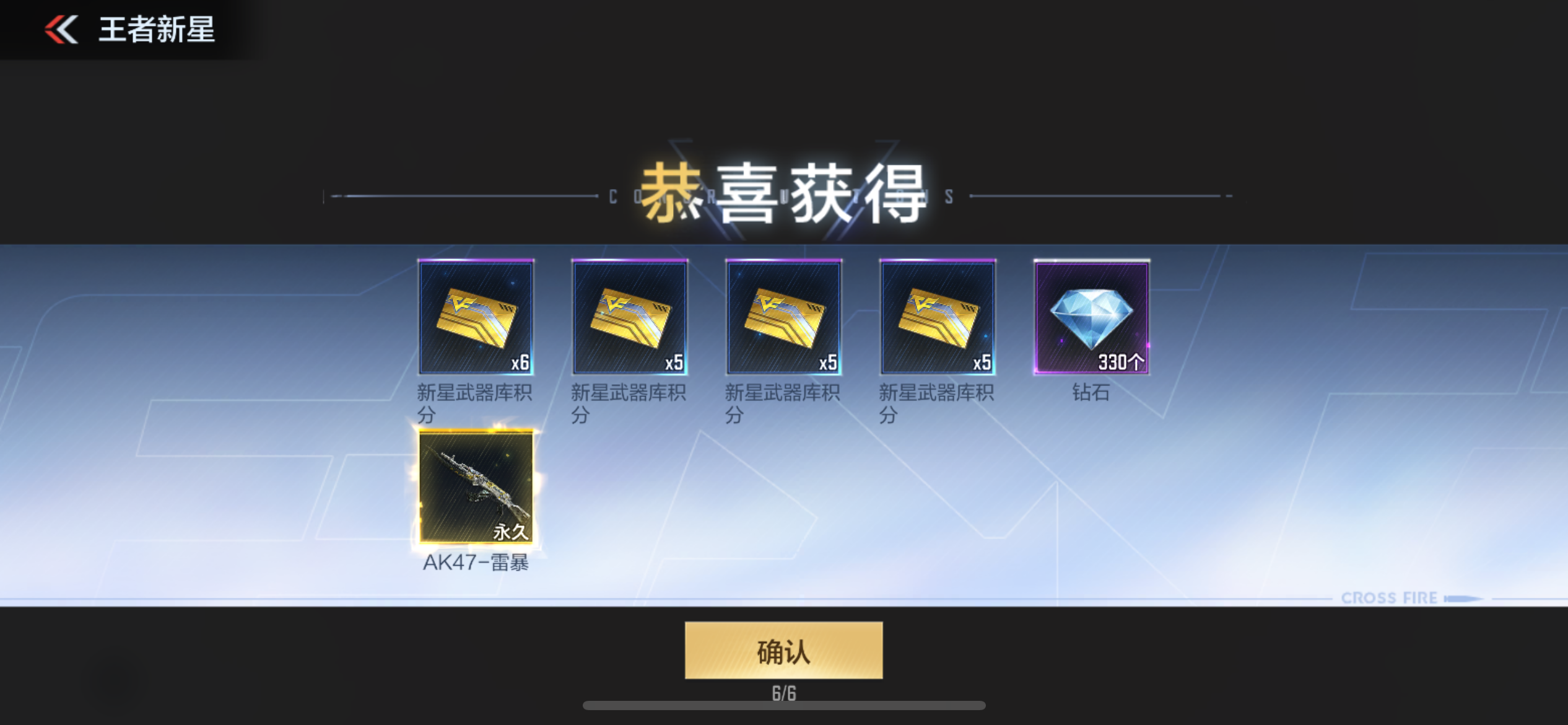Click the purple-bordered diamond reward frame
The height and width of the screenshot is (725, 1568).
pyautogui.click(x=1091, y=317)
